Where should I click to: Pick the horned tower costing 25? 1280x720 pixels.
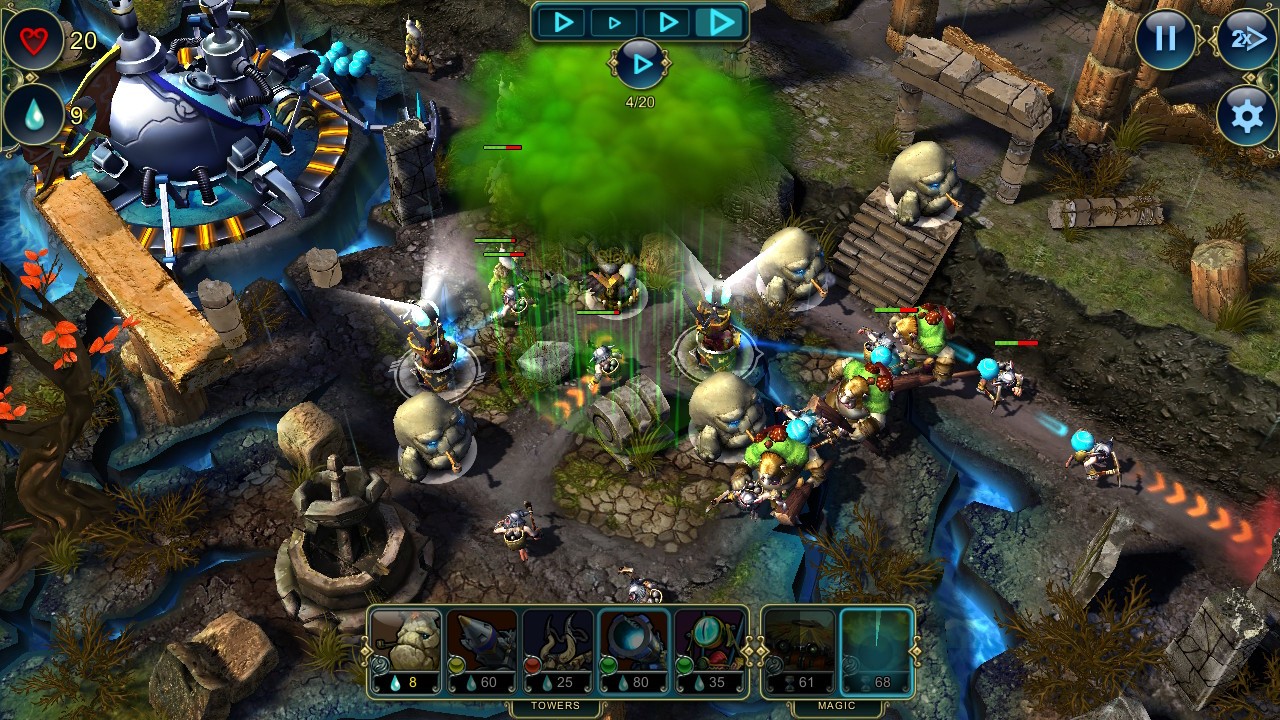coord(557,651)
